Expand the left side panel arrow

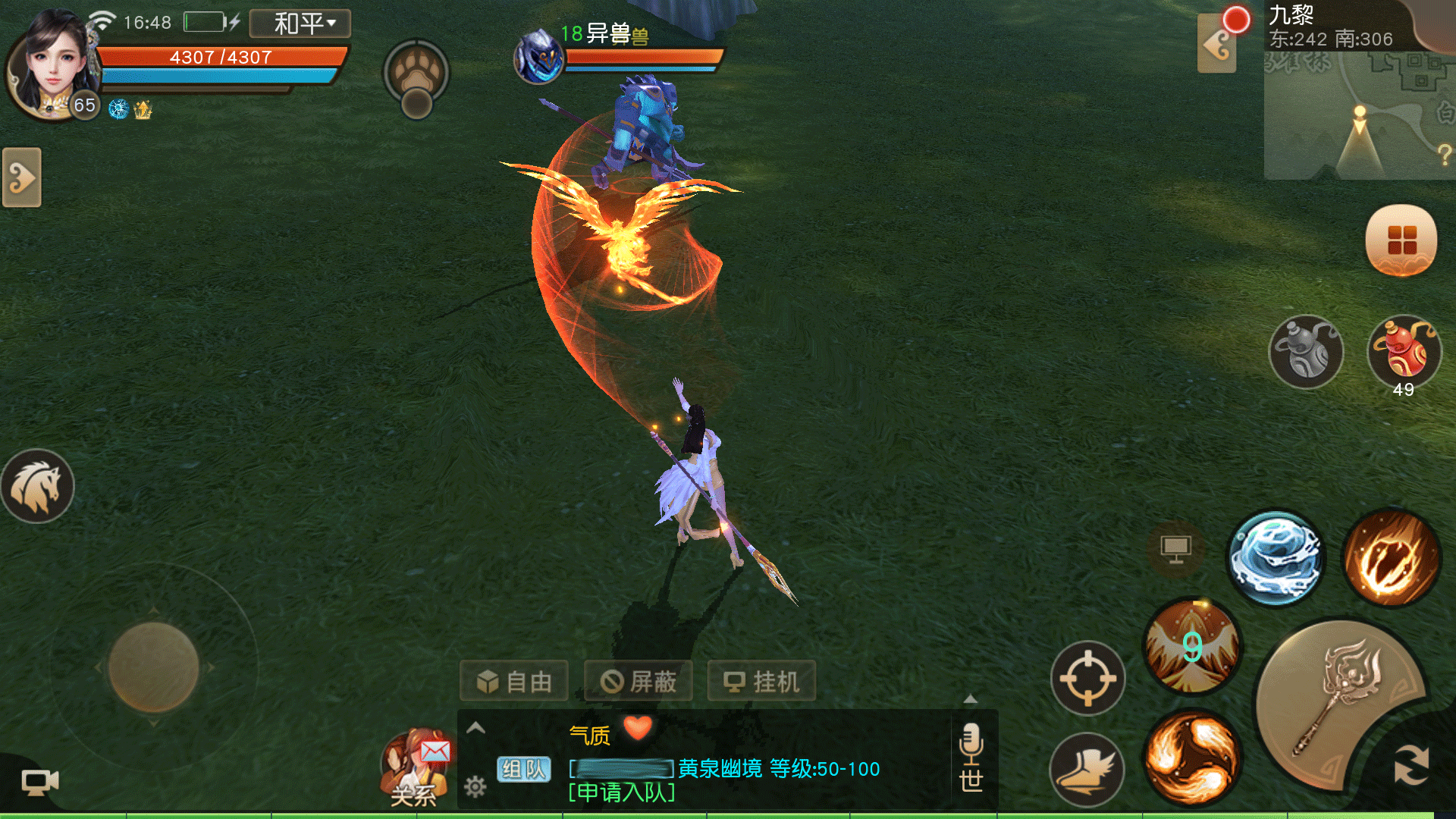[22, 178]
